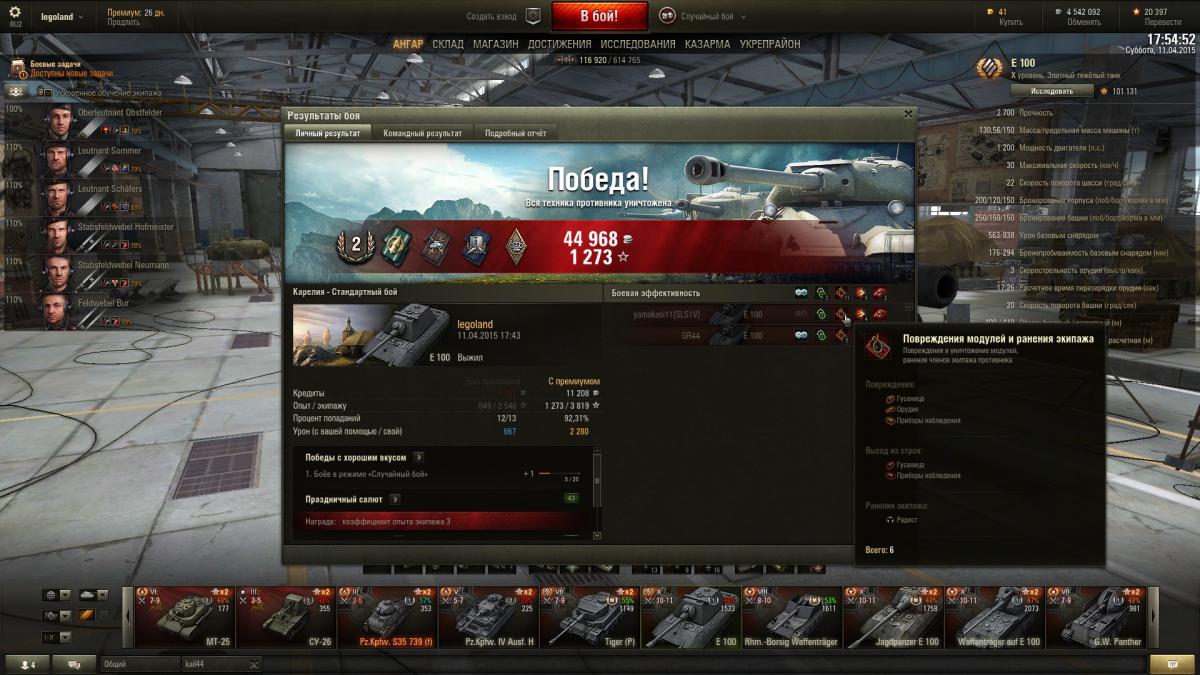This screenshot has width=1200, height=675.
Task: Start battle with the red В бой! button
Action: pyautogui.click(x=599, y=16)
